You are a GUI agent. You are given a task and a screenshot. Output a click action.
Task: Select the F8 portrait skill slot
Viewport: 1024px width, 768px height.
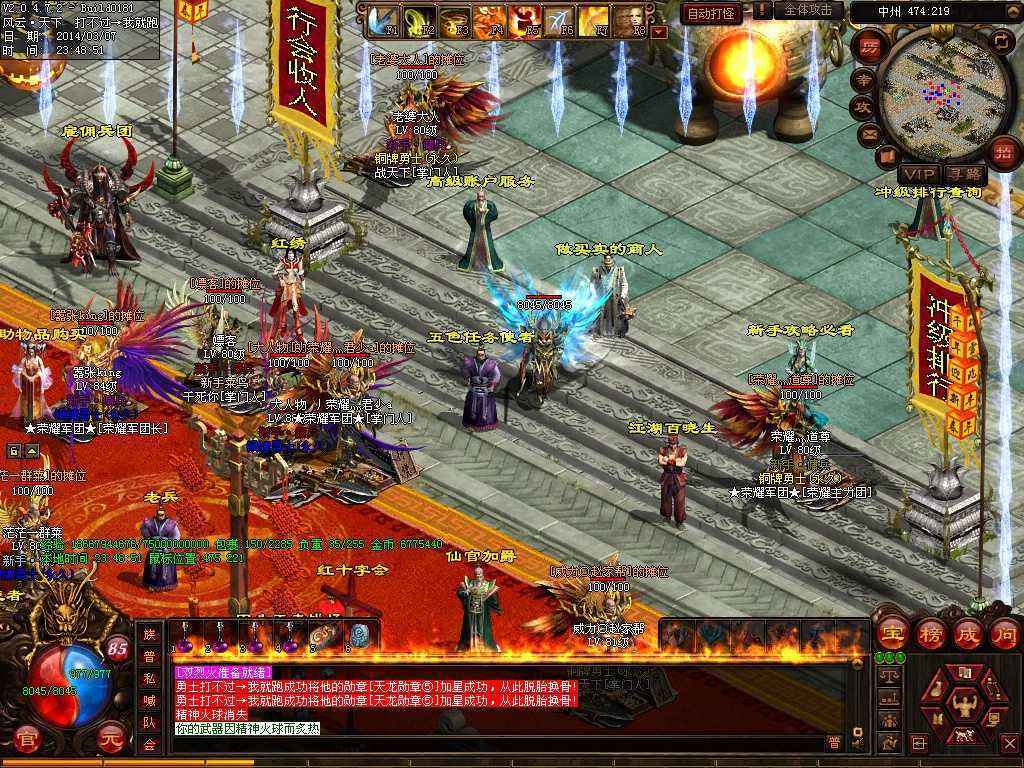629,20
